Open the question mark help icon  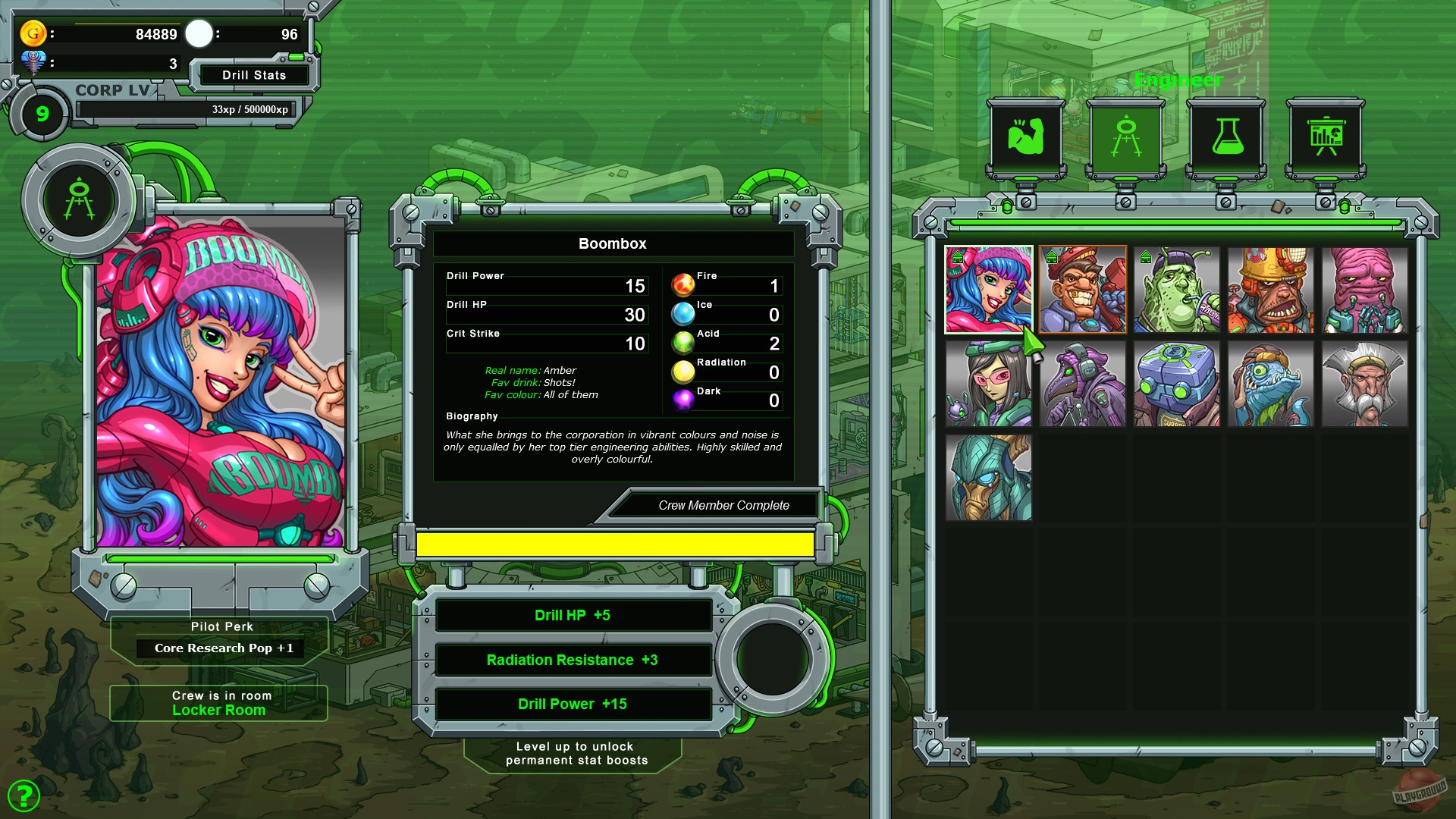pyautogui.click(x=25, y=795)
